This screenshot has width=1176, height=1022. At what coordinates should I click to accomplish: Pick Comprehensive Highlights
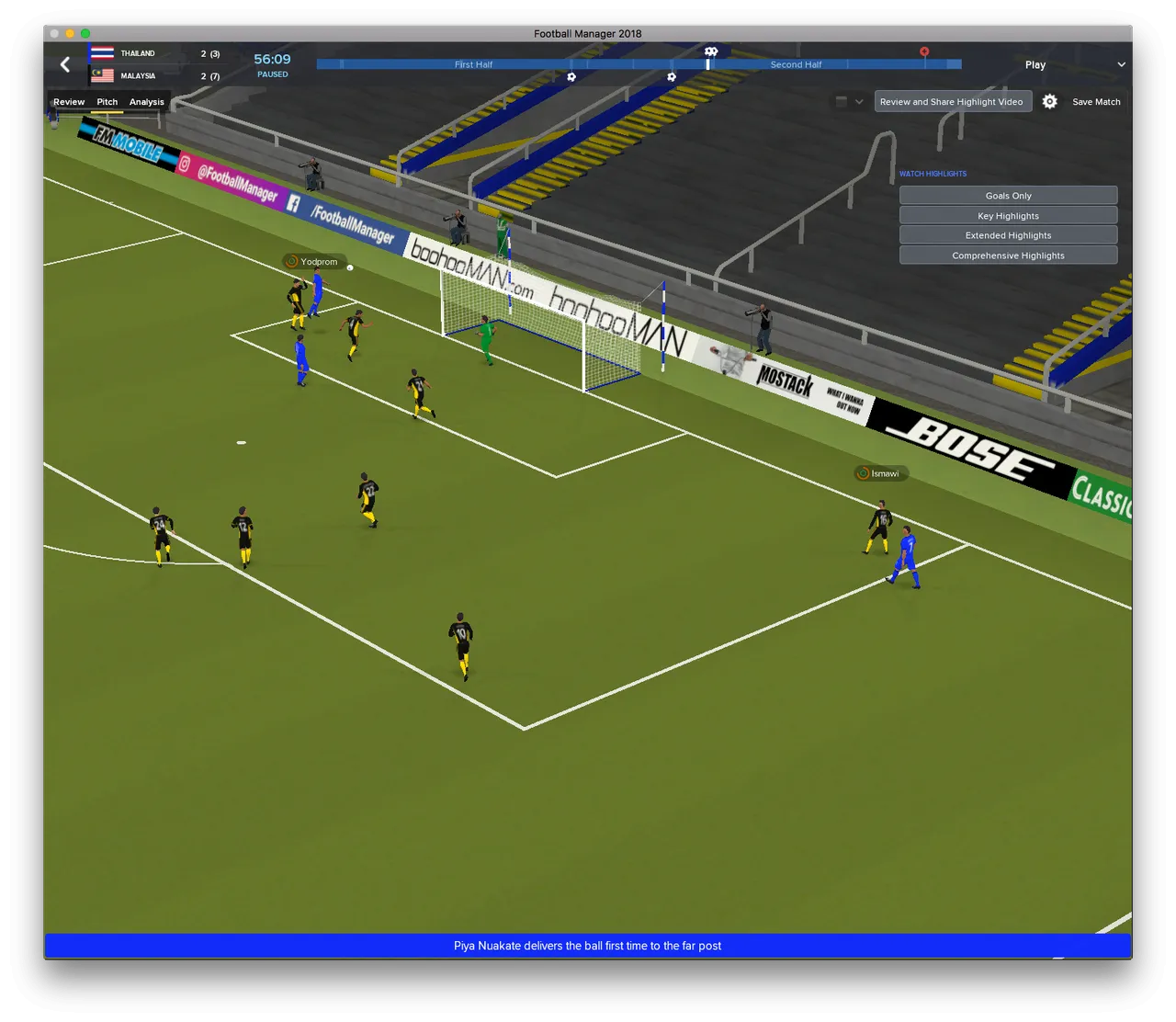tap(1008, 255)
